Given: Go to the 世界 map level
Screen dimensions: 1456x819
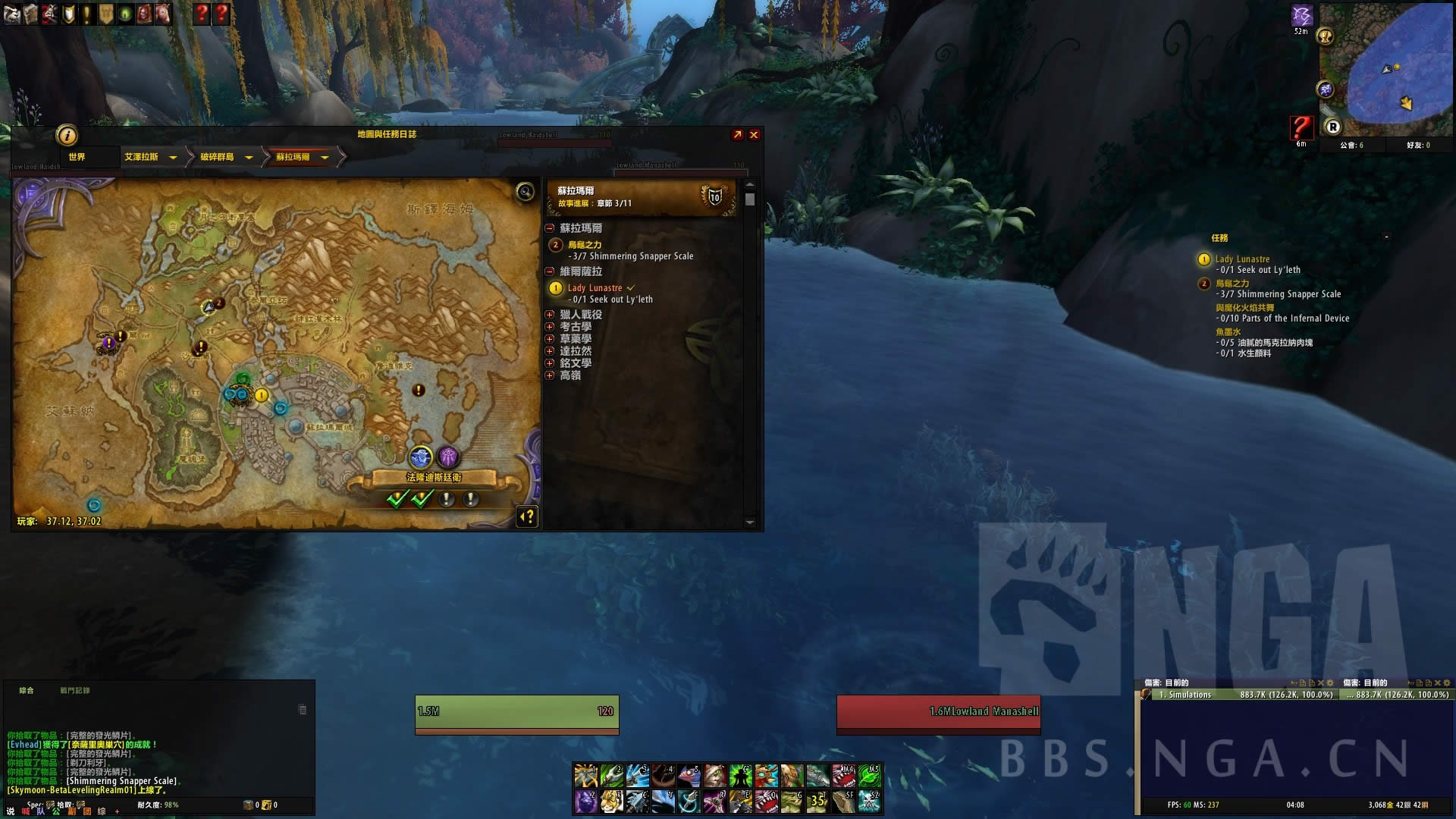Looking at the screenshot, I should pyautogui.click(x=77, y=157).
